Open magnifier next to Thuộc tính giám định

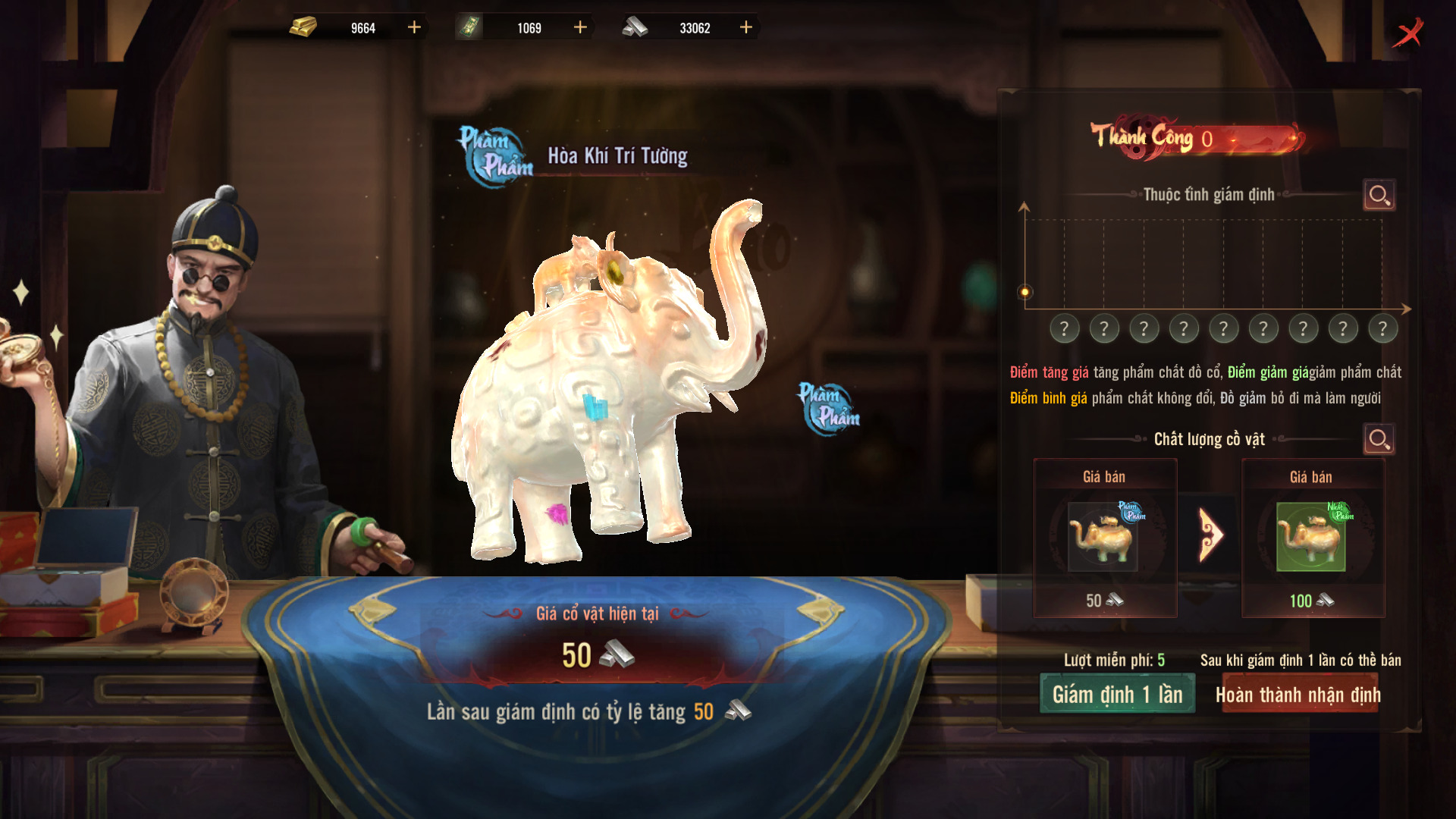coord(1379,196)
